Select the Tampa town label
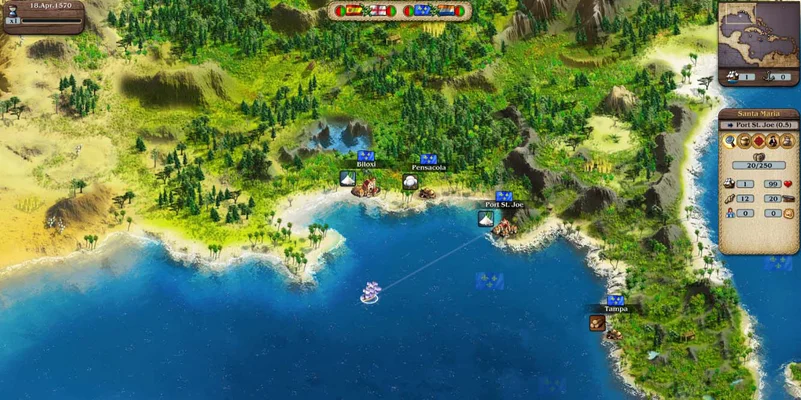Viewport: 801px width, 400px height. [x=616, y=308]
